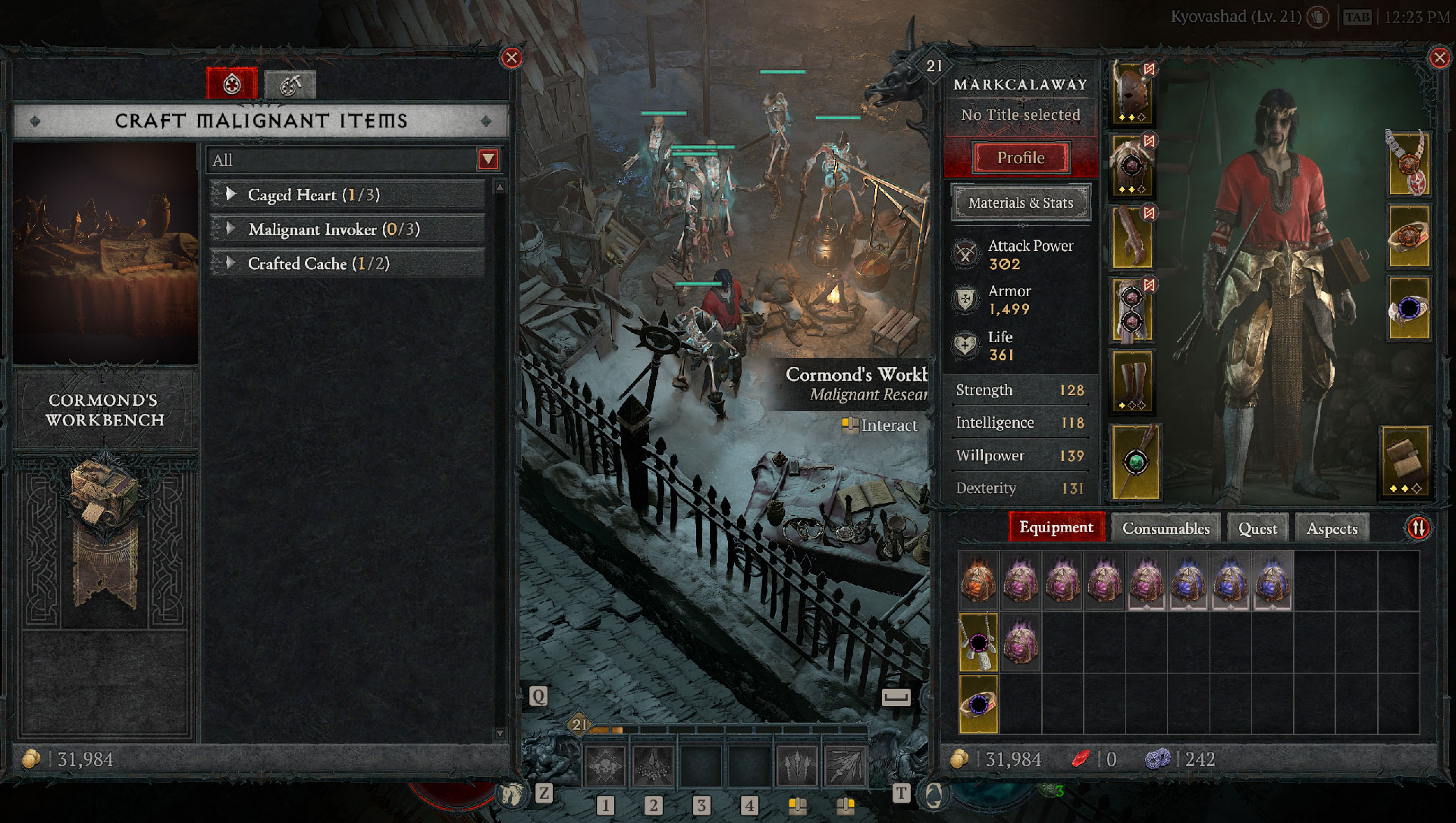Screen dimensions: 1456x823
Task: Select the equipped amulet slot
Action: pos(1408,163)
